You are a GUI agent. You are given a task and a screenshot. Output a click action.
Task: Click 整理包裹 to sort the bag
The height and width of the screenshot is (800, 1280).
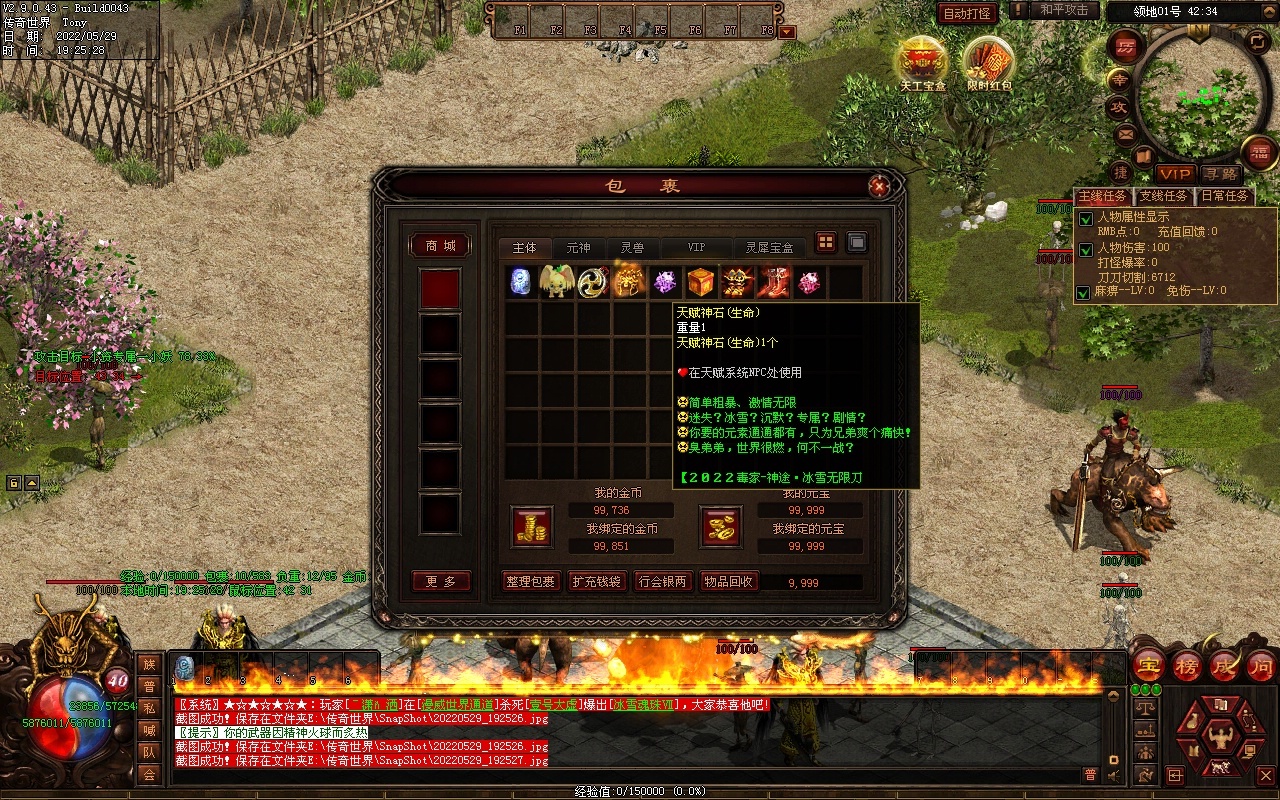[530, 581]
